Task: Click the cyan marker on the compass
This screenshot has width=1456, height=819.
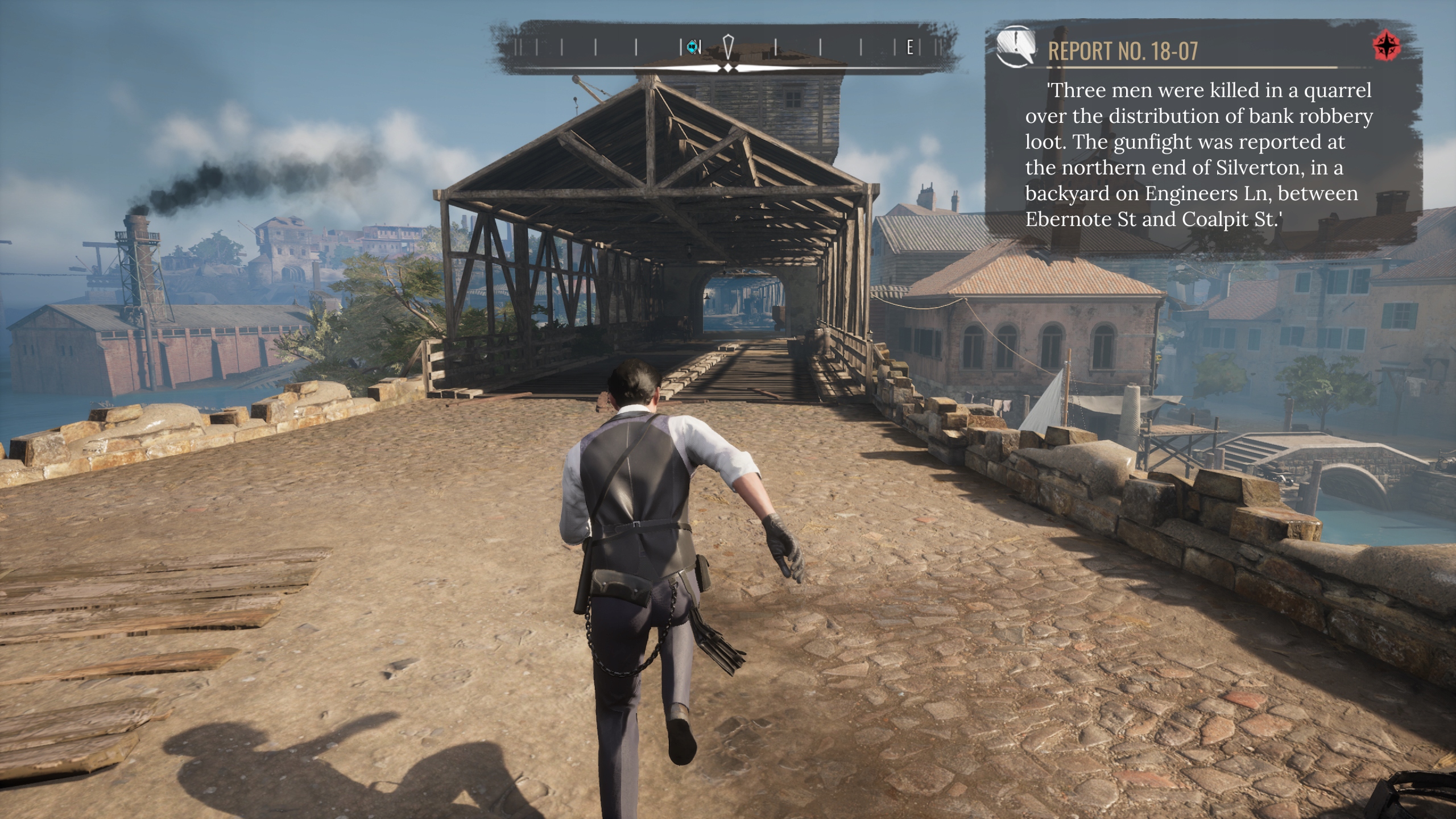Action: pos(692,47)
